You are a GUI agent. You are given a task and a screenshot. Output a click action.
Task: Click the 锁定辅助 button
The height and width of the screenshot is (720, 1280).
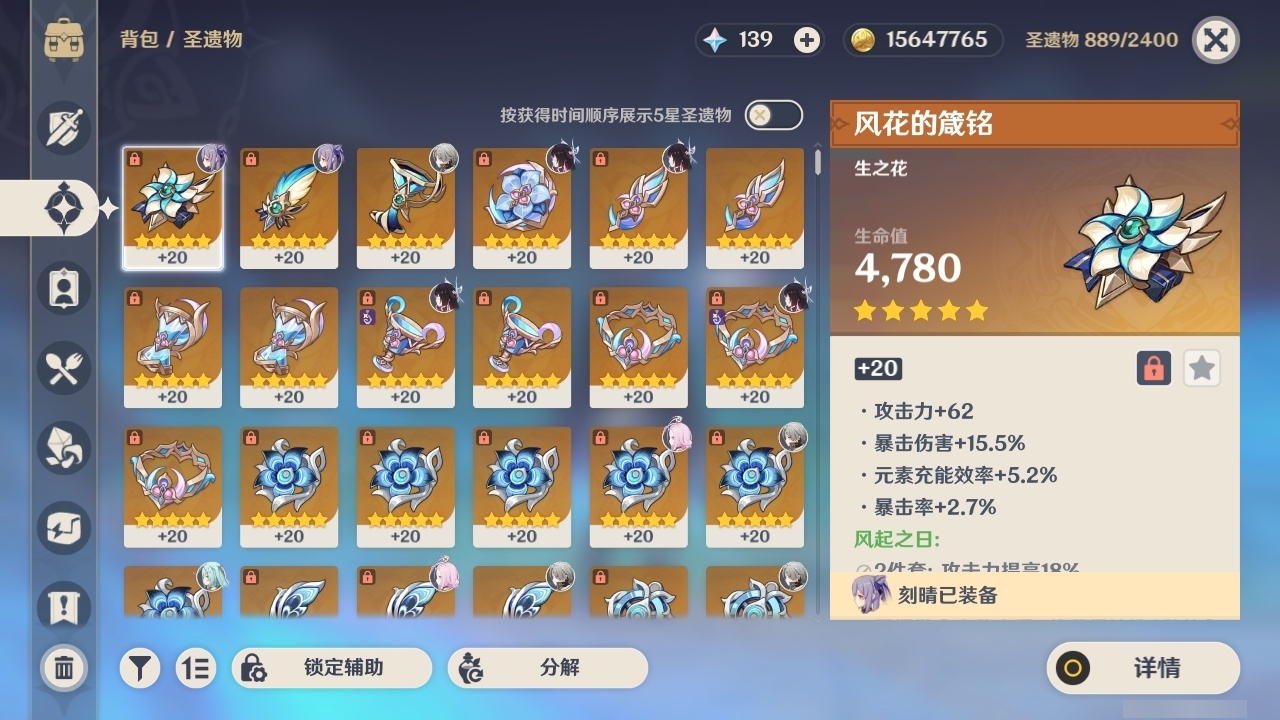(x=331, y=667)
